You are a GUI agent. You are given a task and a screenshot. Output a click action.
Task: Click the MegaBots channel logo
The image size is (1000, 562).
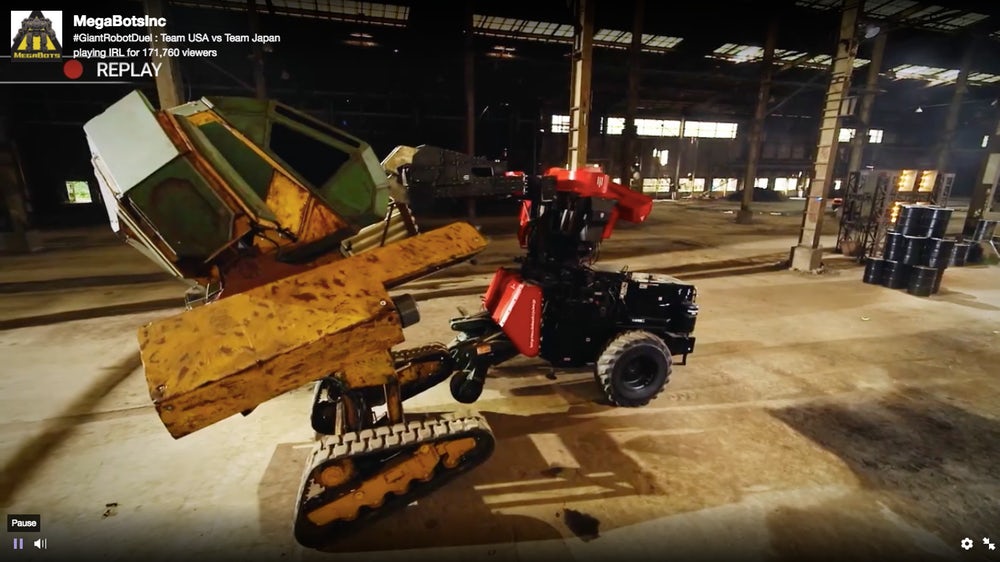pyautogui.click(x=36, y=33)
